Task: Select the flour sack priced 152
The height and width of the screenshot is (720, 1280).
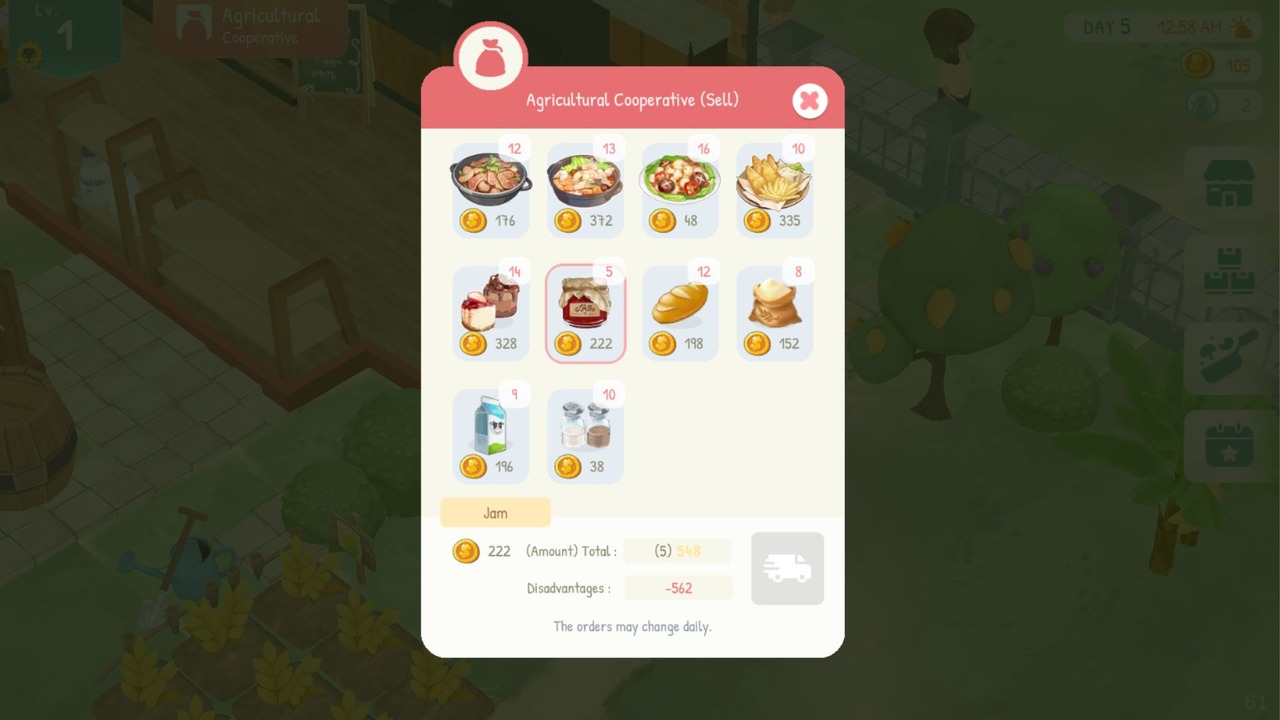Action: (x=775, y=310)
